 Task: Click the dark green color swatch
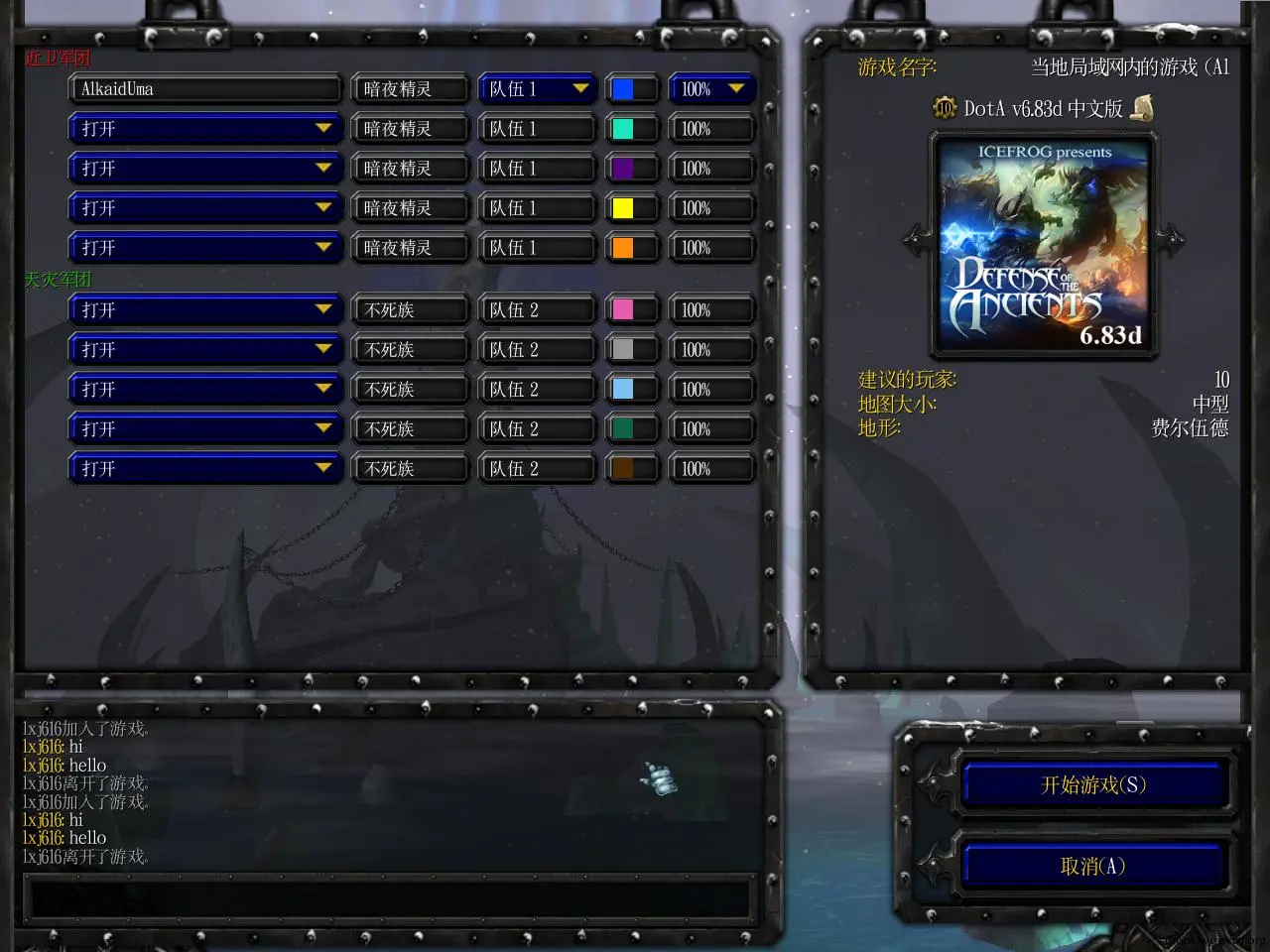click(623, 429)
